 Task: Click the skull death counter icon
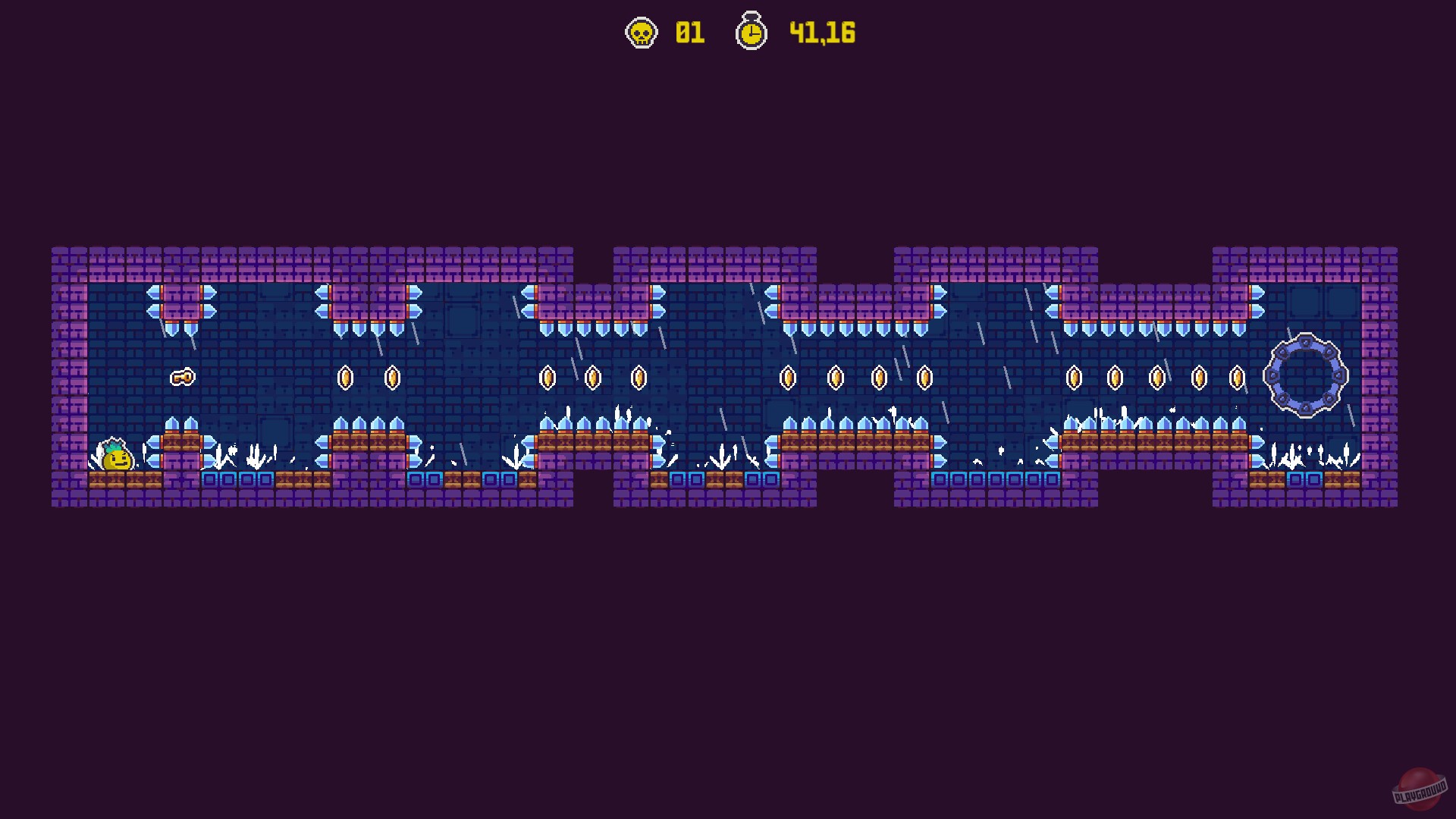(641, 33)
